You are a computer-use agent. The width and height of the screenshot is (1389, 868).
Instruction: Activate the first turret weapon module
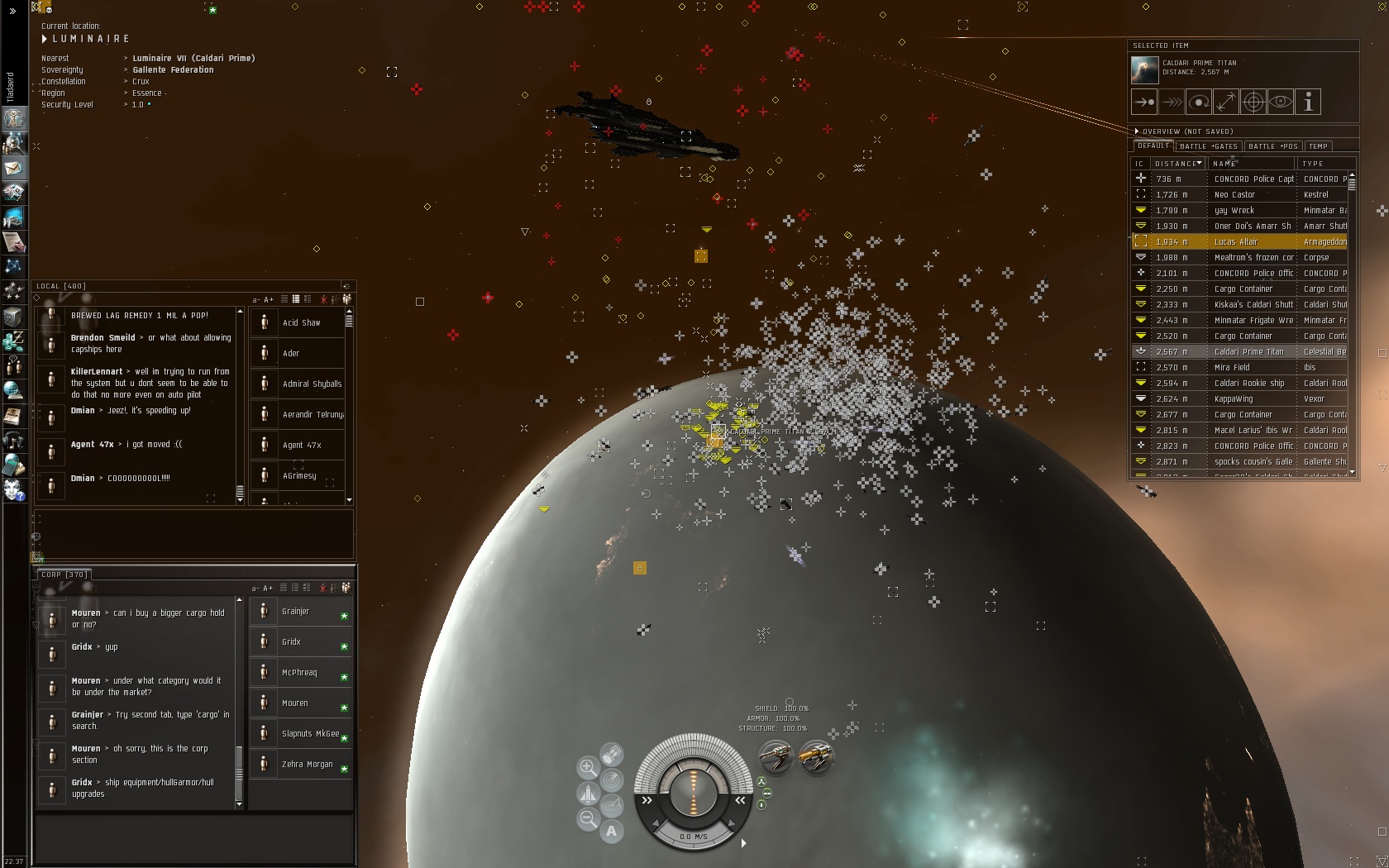776,756
